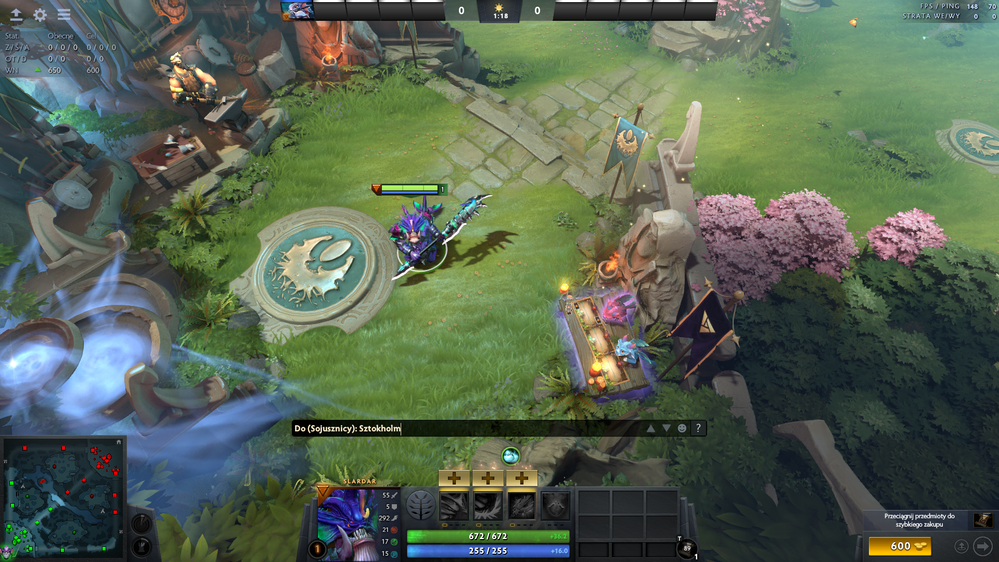This screenshot has height=562, width=999.
Task: Click the upload arrow icon top-left
Action: coord(16,15)
